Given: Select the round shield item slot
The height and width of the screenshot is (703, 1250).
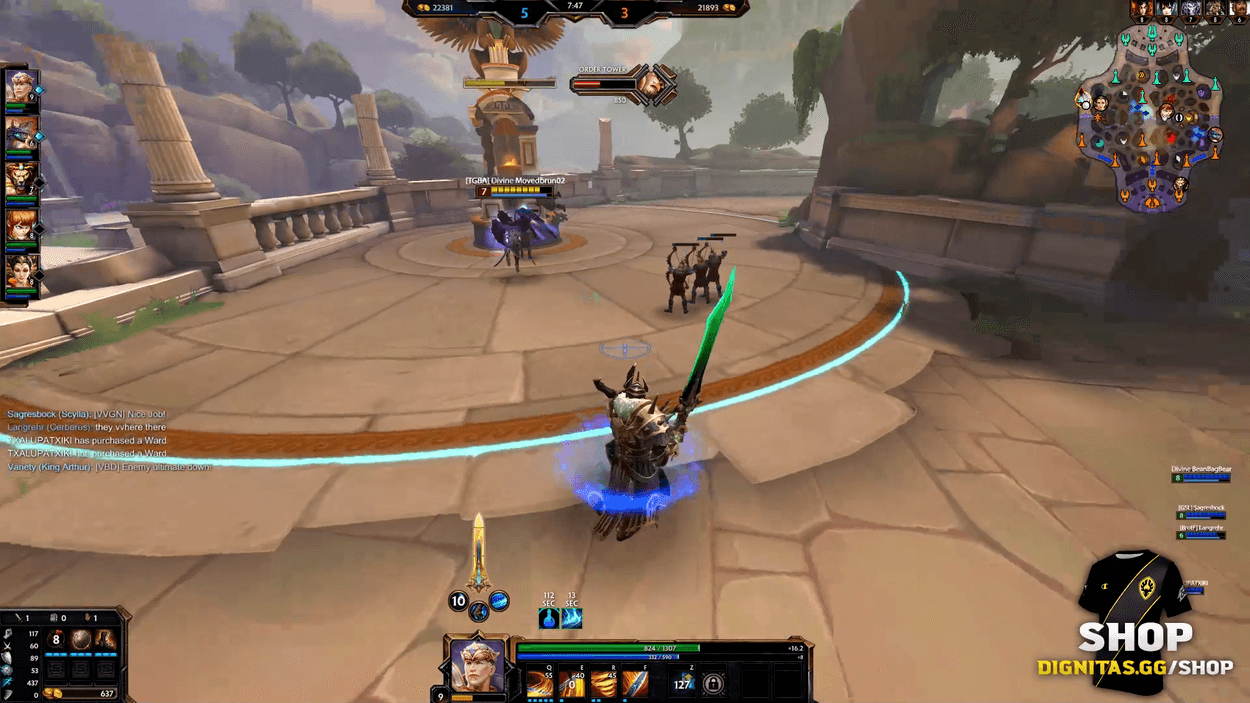Looking at the screenshot, I should pyautogui.click(x=81, y=640).
